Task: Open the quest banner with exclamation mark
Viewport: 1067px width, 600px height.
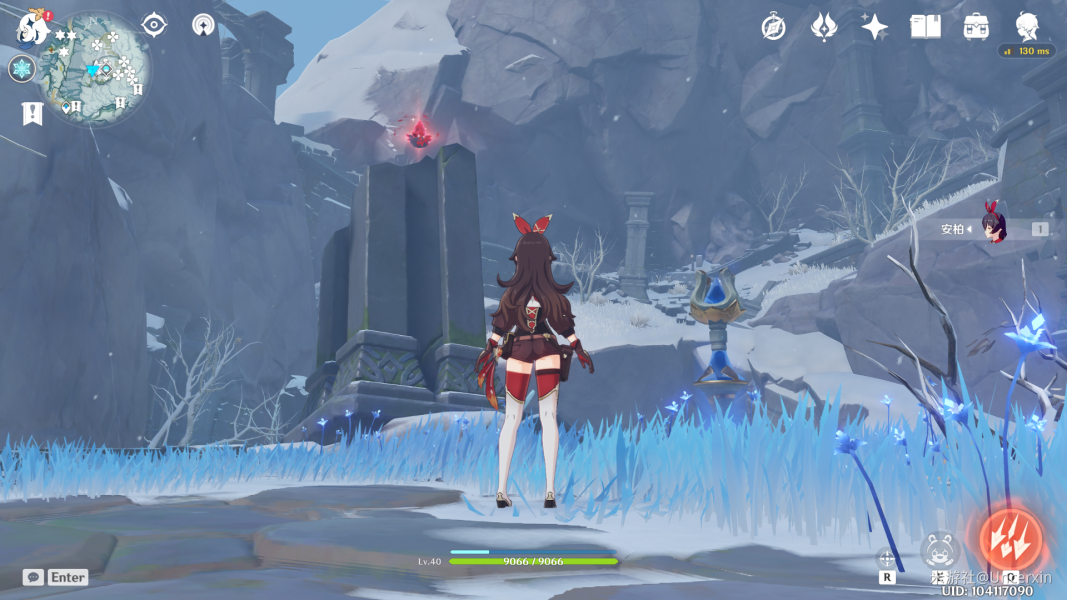Action: pos(32,113)
